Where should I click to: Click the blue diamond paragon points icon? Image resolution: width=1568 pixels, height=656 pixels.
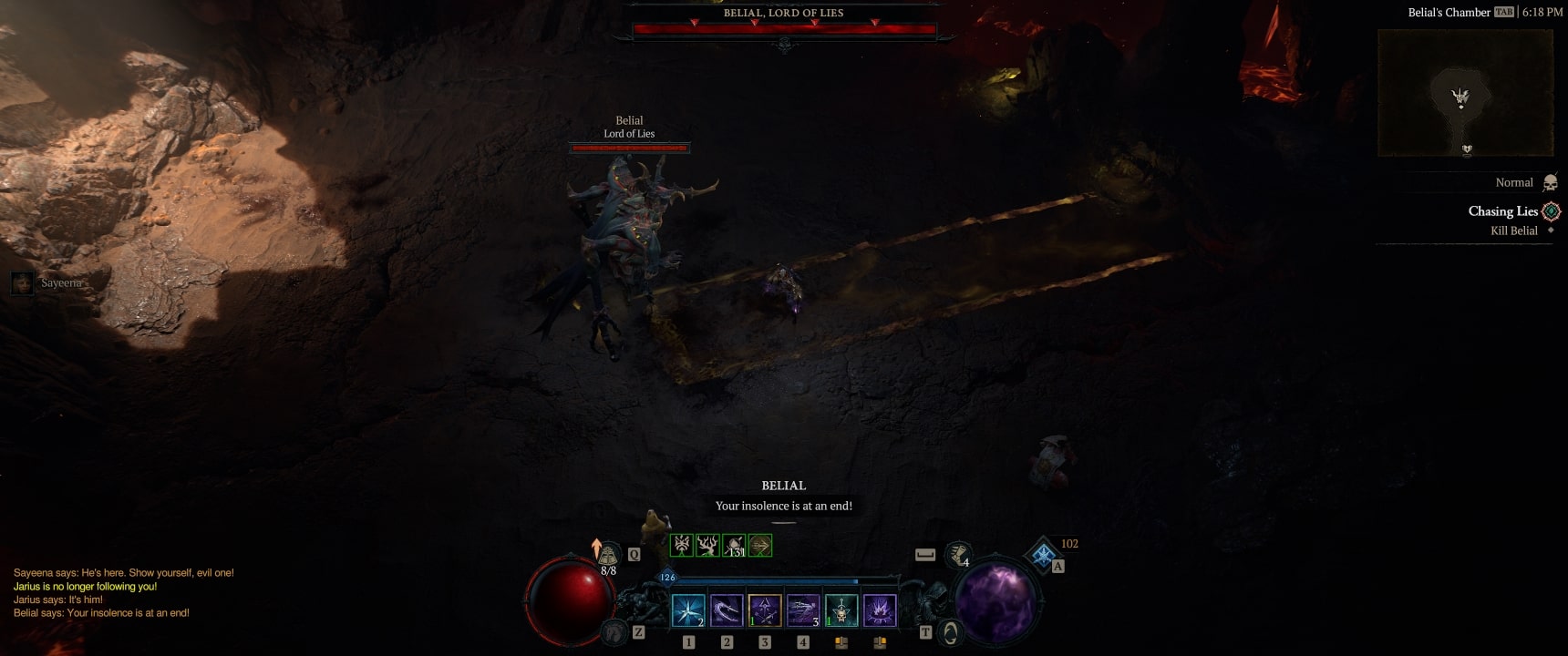1043,553
